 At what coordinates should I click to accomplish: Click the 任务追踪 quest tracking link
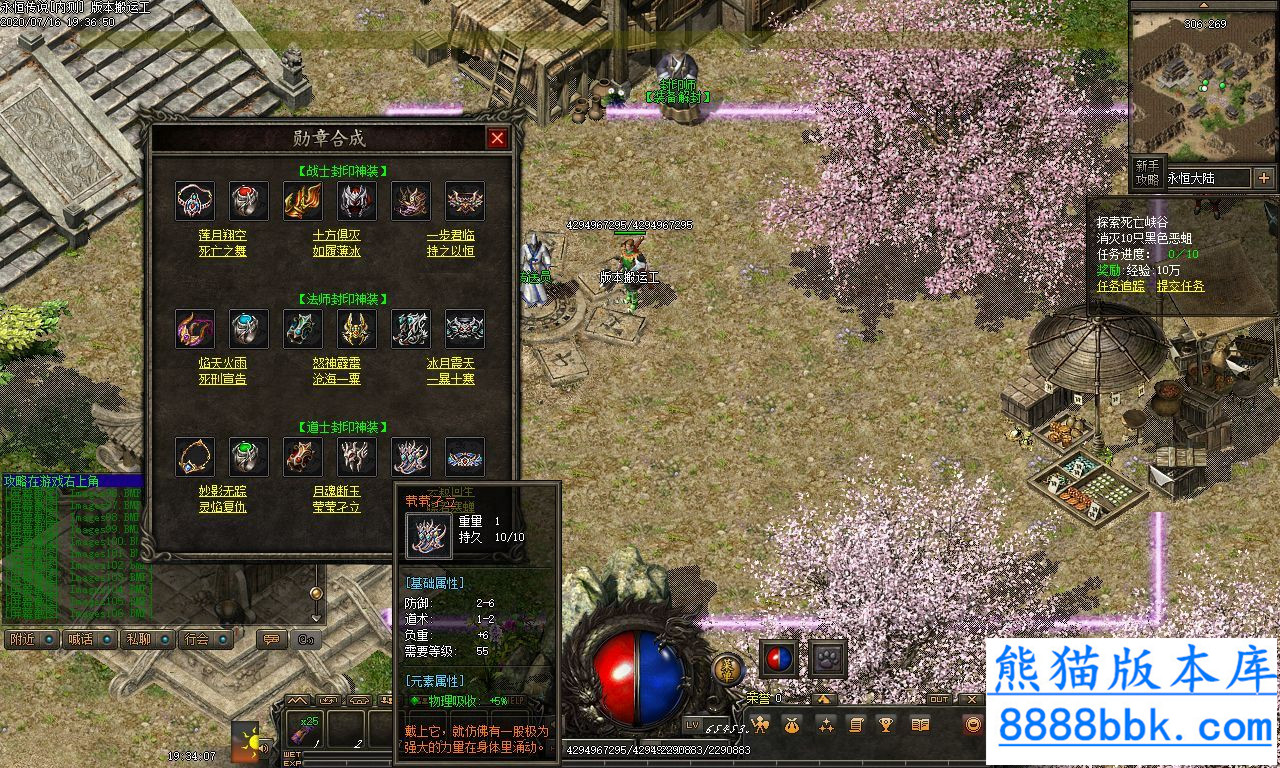(x=1120, y=286)
